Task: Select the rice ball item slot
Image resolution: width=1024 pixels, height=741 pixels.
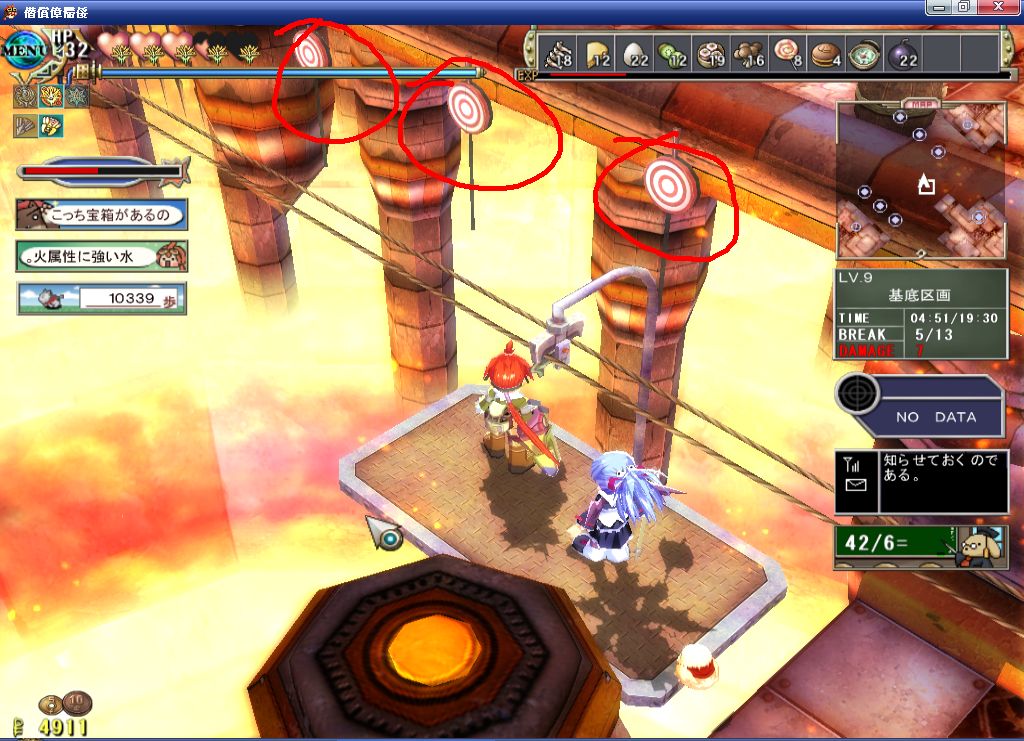Action: coord(636,53)
